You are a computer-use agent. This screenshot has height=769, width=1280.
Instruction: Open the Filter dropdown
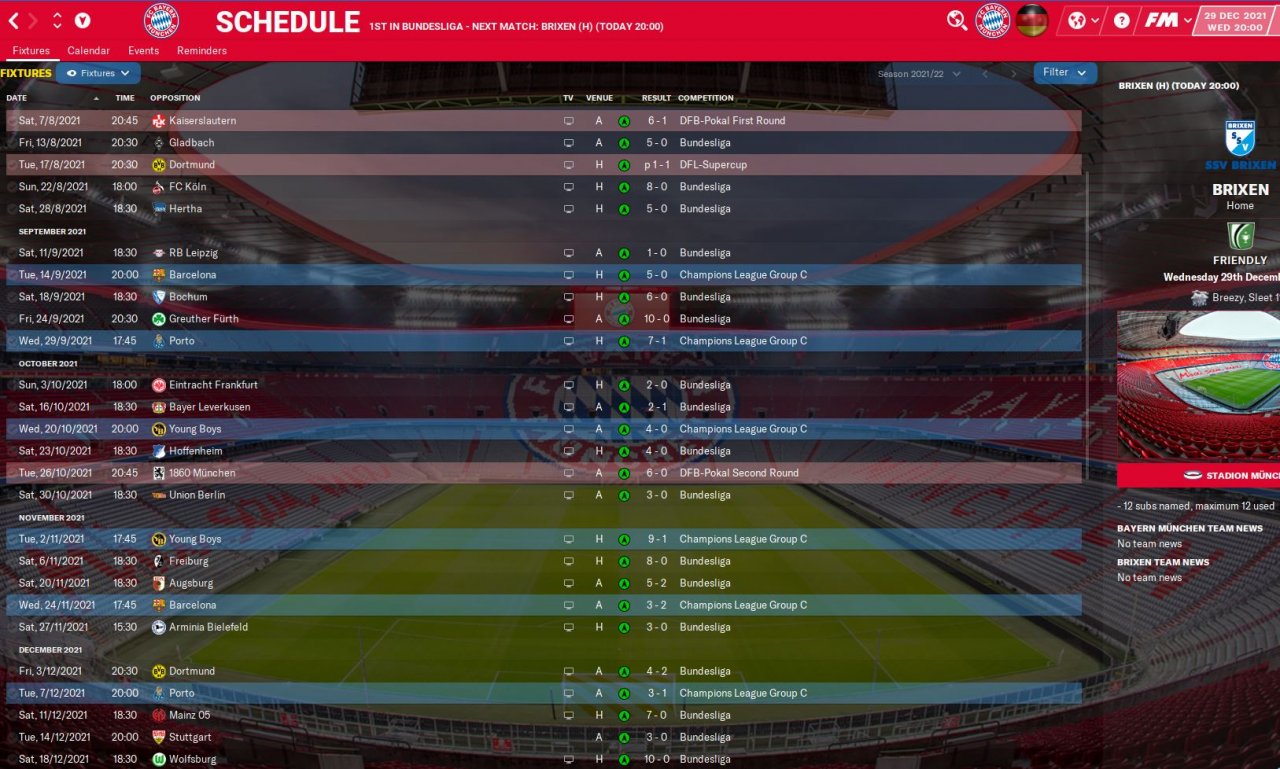pyautogui.click(x=1064, y=73)
